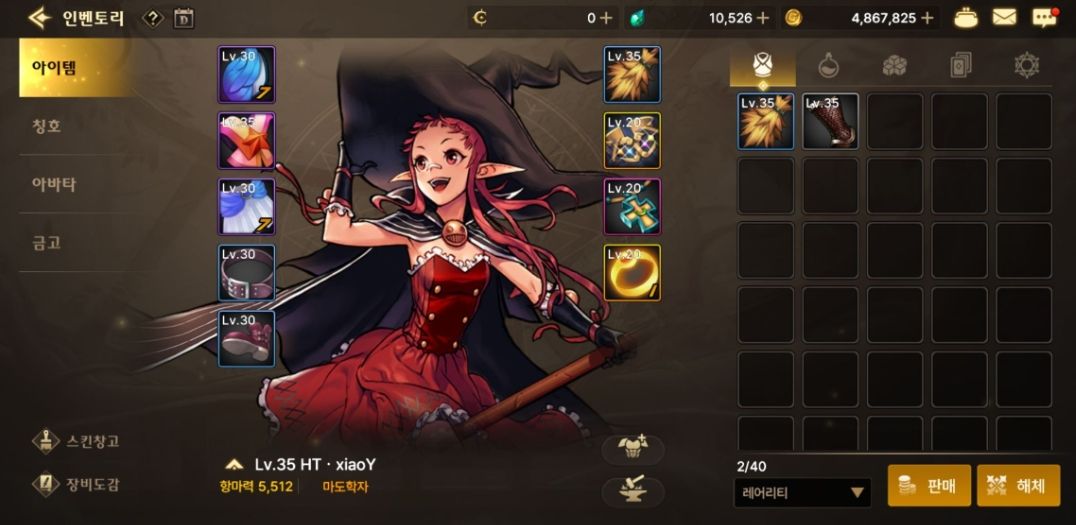Select the equipped studded belt slot

click(x=246, y=273)
